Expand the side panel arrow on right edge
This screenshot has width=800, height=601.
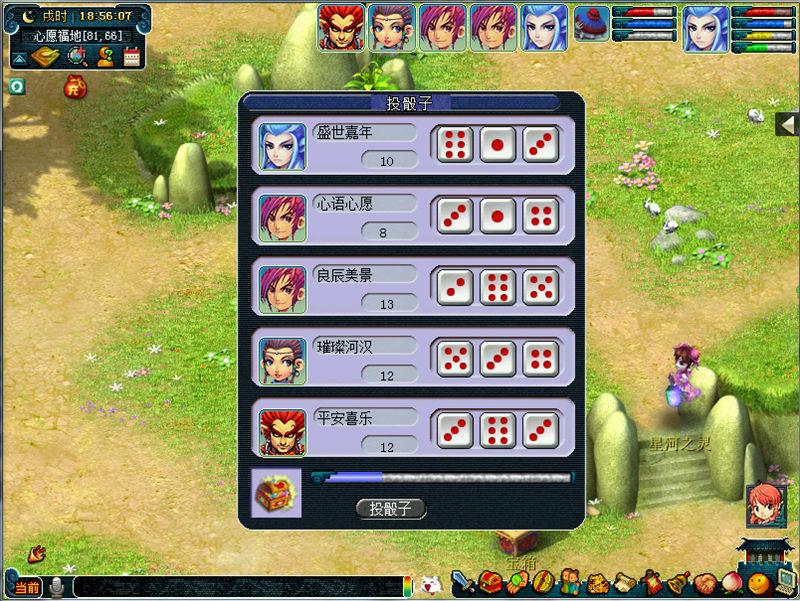tap(789, 124)
